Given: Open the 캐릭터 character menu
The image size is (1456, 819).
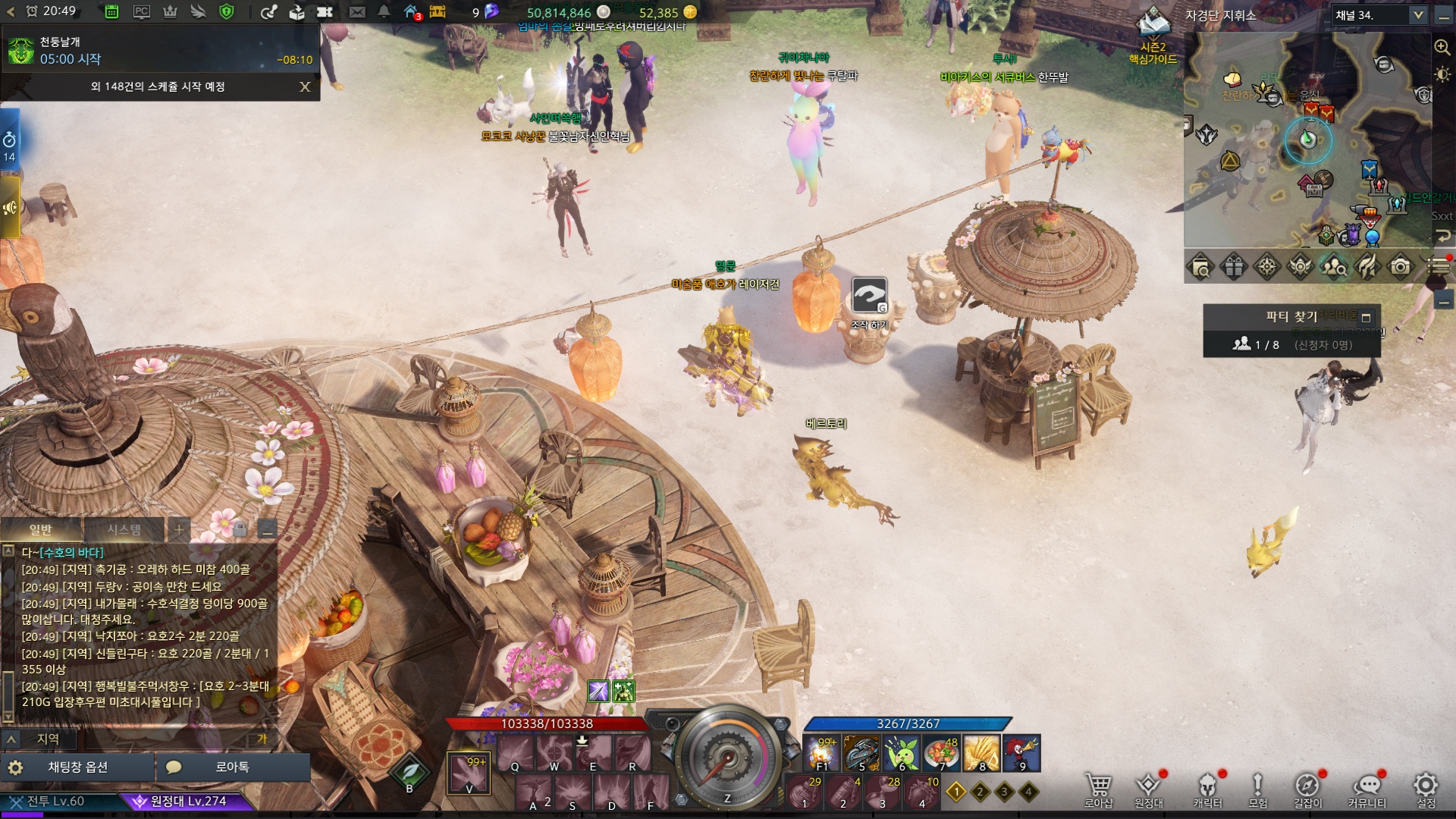Looking at the screenshot, I should click(1207, 789).
